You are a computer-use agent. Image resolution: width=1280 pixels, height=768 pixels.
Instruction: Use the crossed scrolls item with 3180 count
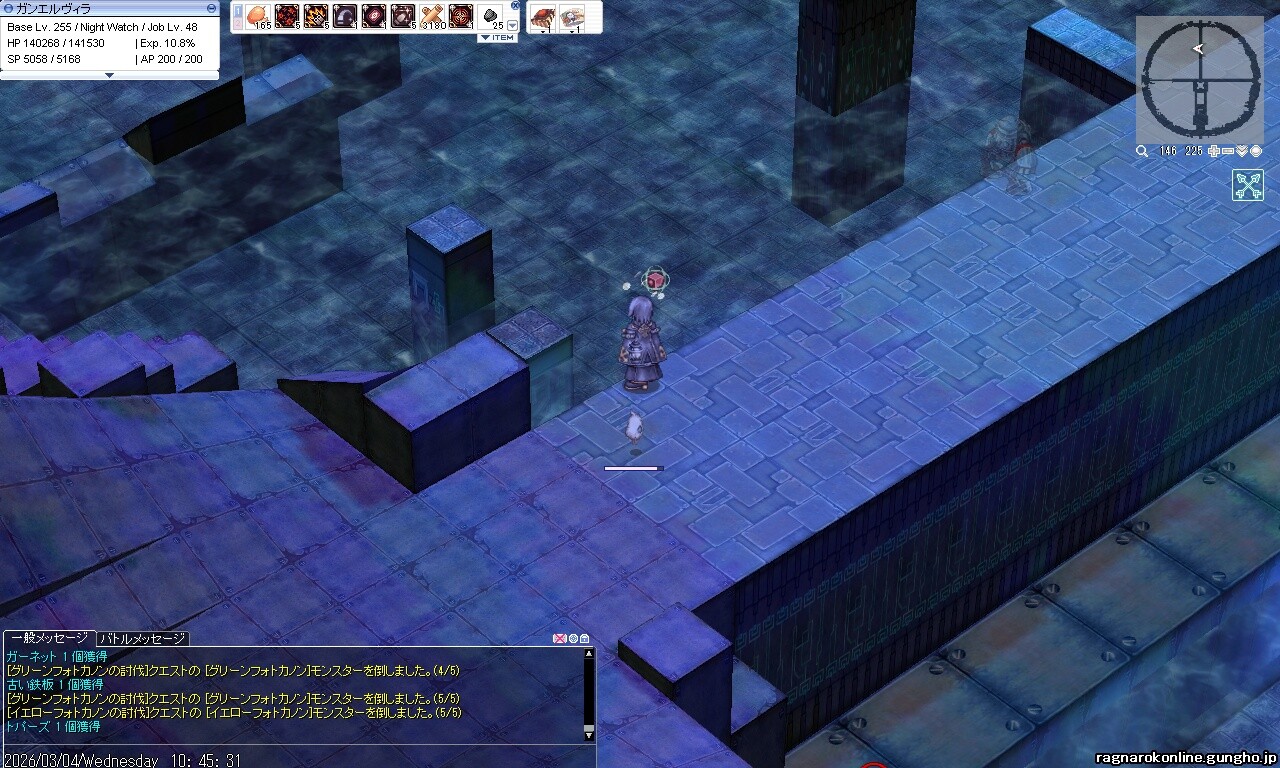432,16
